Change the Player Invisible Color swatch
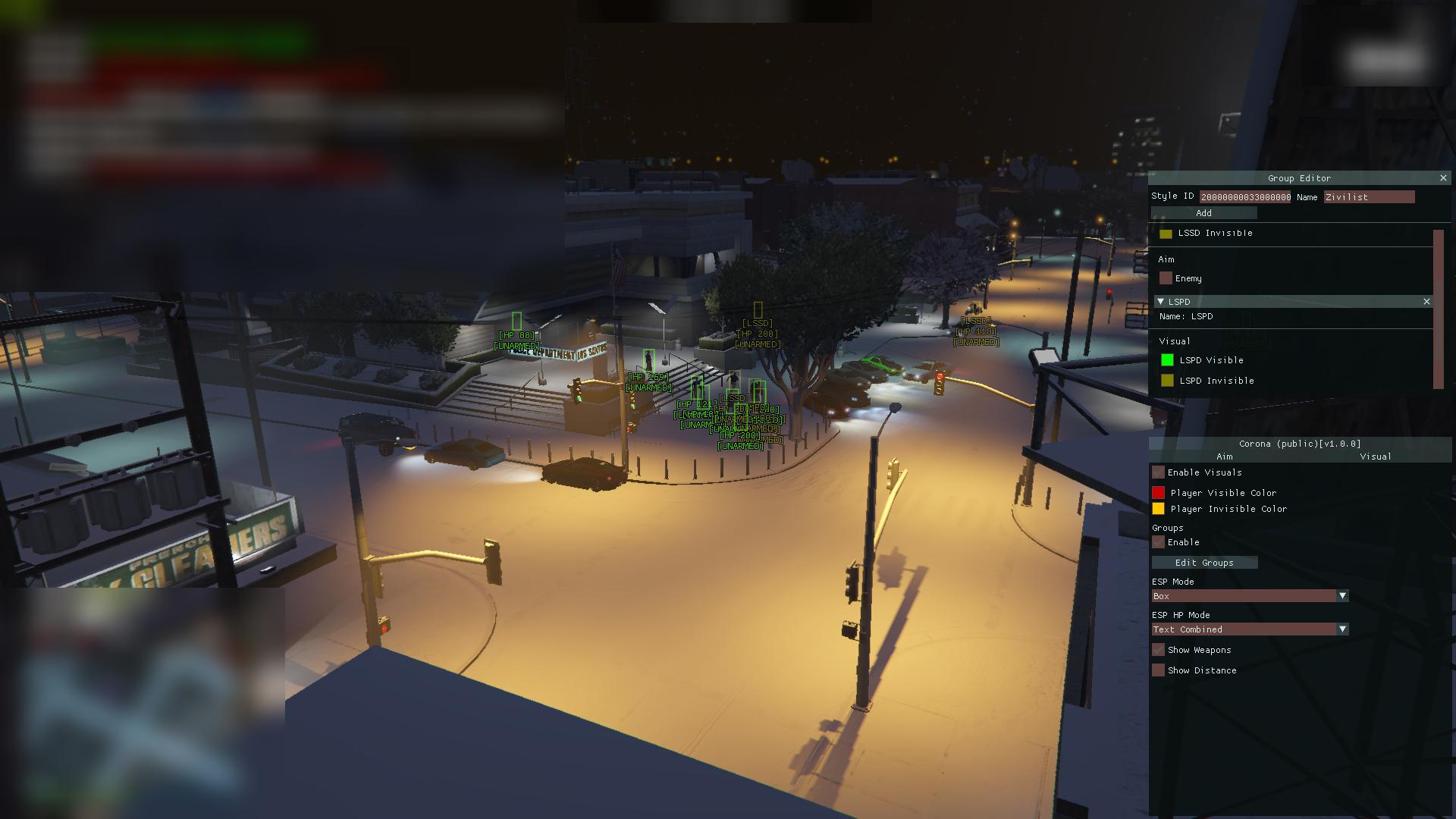This screenshot has height=819, width=1456. pyautogui.click(x=1158, y=509)
